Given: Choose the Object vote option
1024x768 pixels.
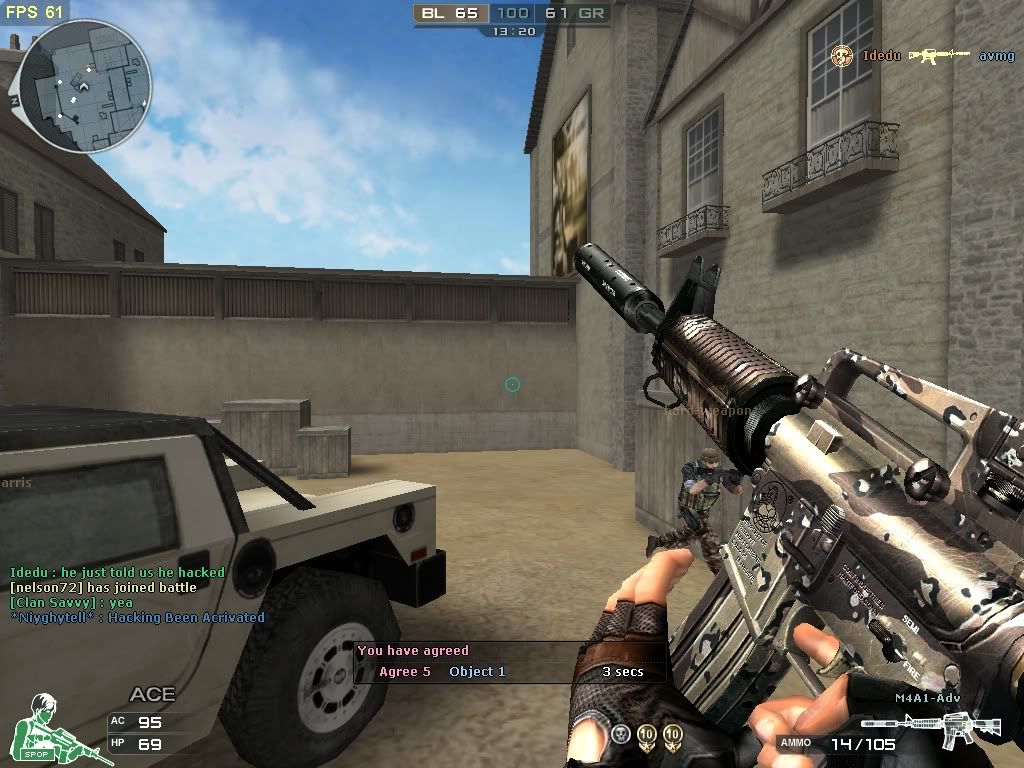Looking at the screenshot, I should coord(477,672).
